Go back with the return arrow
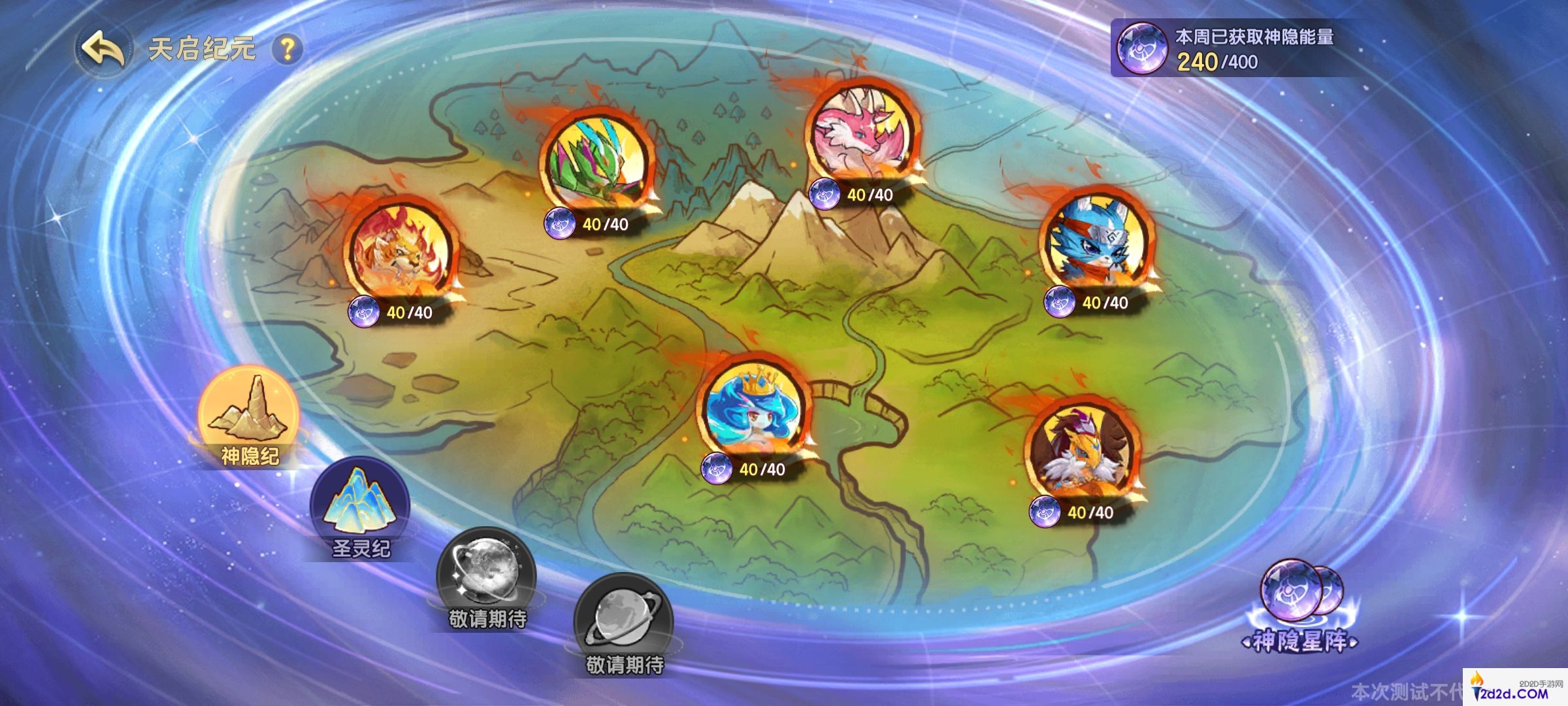1568x706 pixels. 103,50
